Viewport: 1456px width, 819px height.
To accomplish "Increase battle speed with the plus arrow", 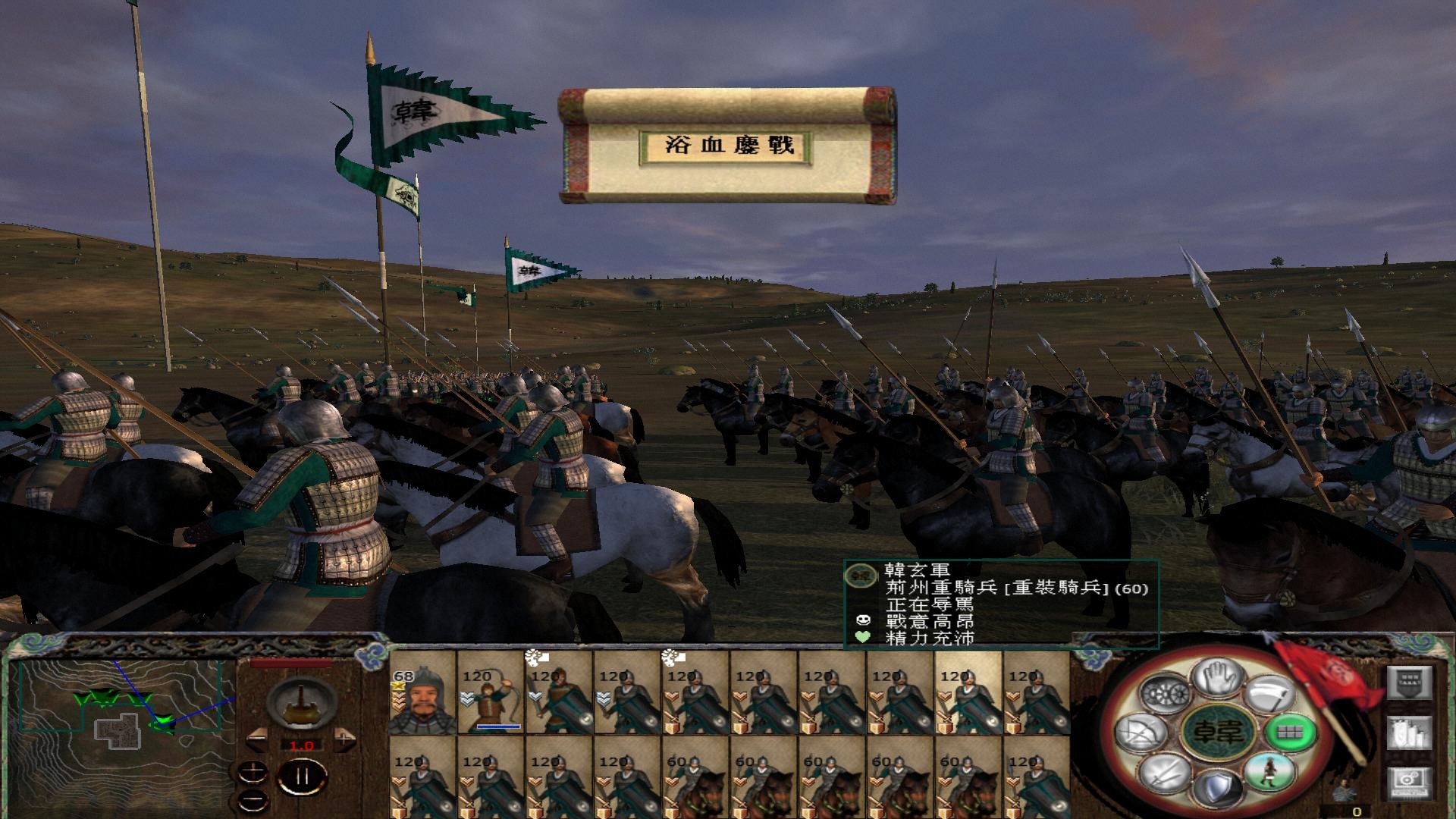I will (x=345, y=739).
